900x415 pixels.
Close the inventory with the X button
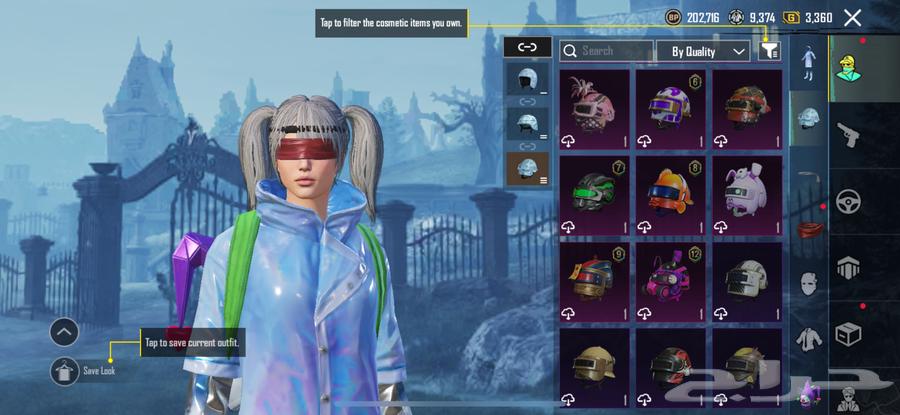click(852, 17)
